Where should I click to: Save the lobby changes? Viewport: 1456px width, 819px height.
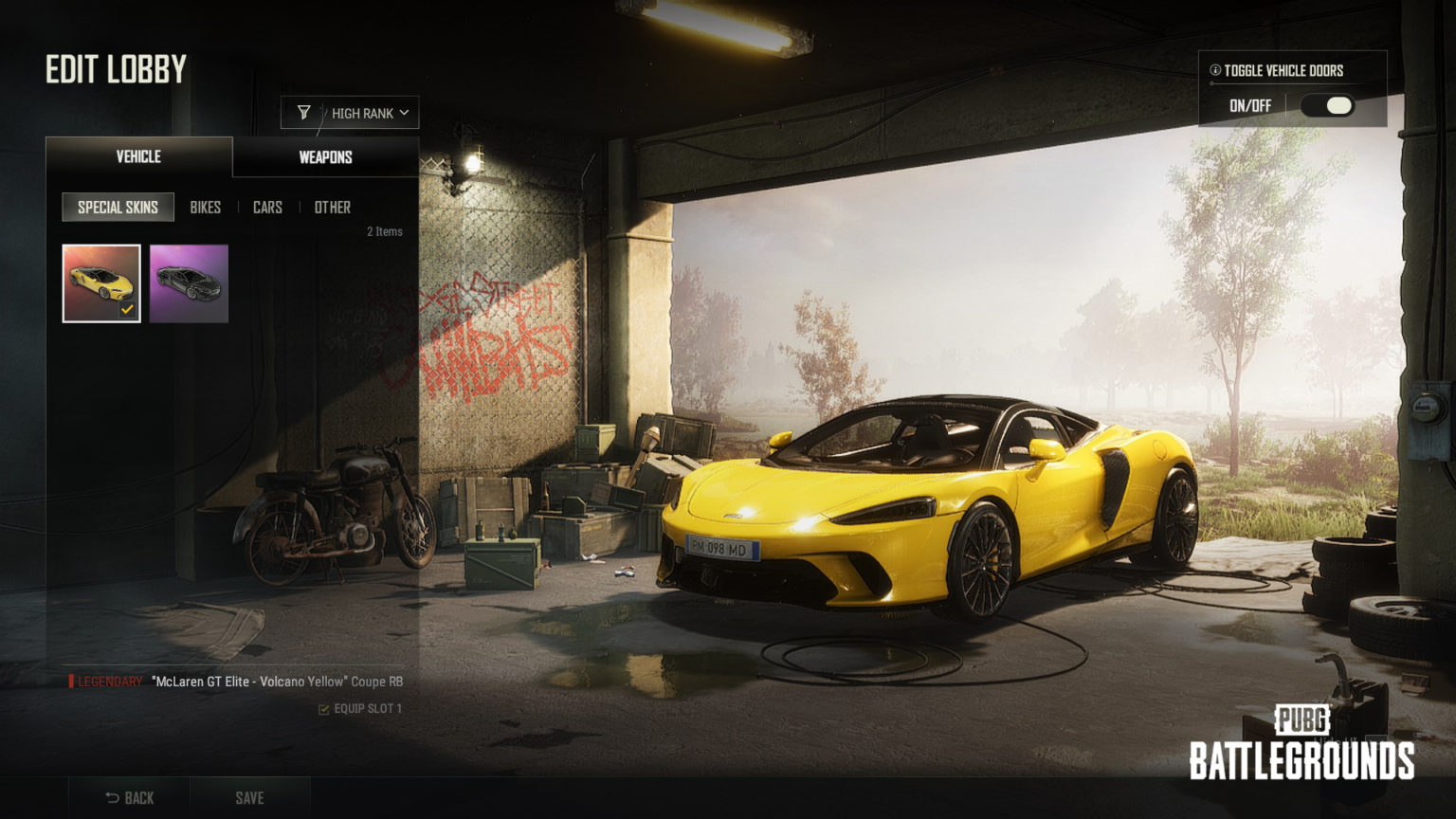coord(249,797)
